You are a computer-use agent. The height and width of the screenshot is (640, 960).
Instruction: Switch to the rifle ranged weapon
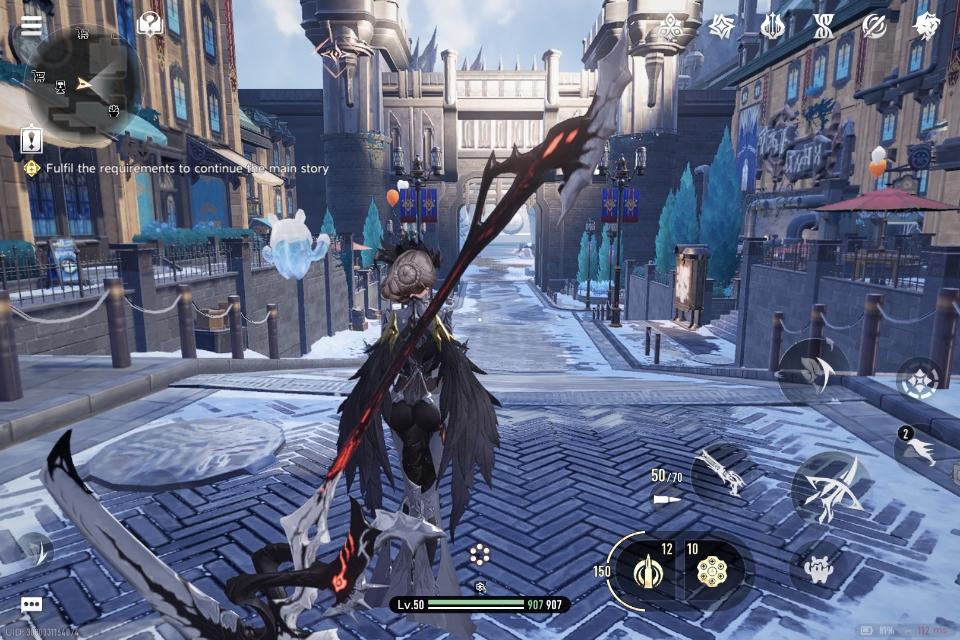click(x=720, y=472)
